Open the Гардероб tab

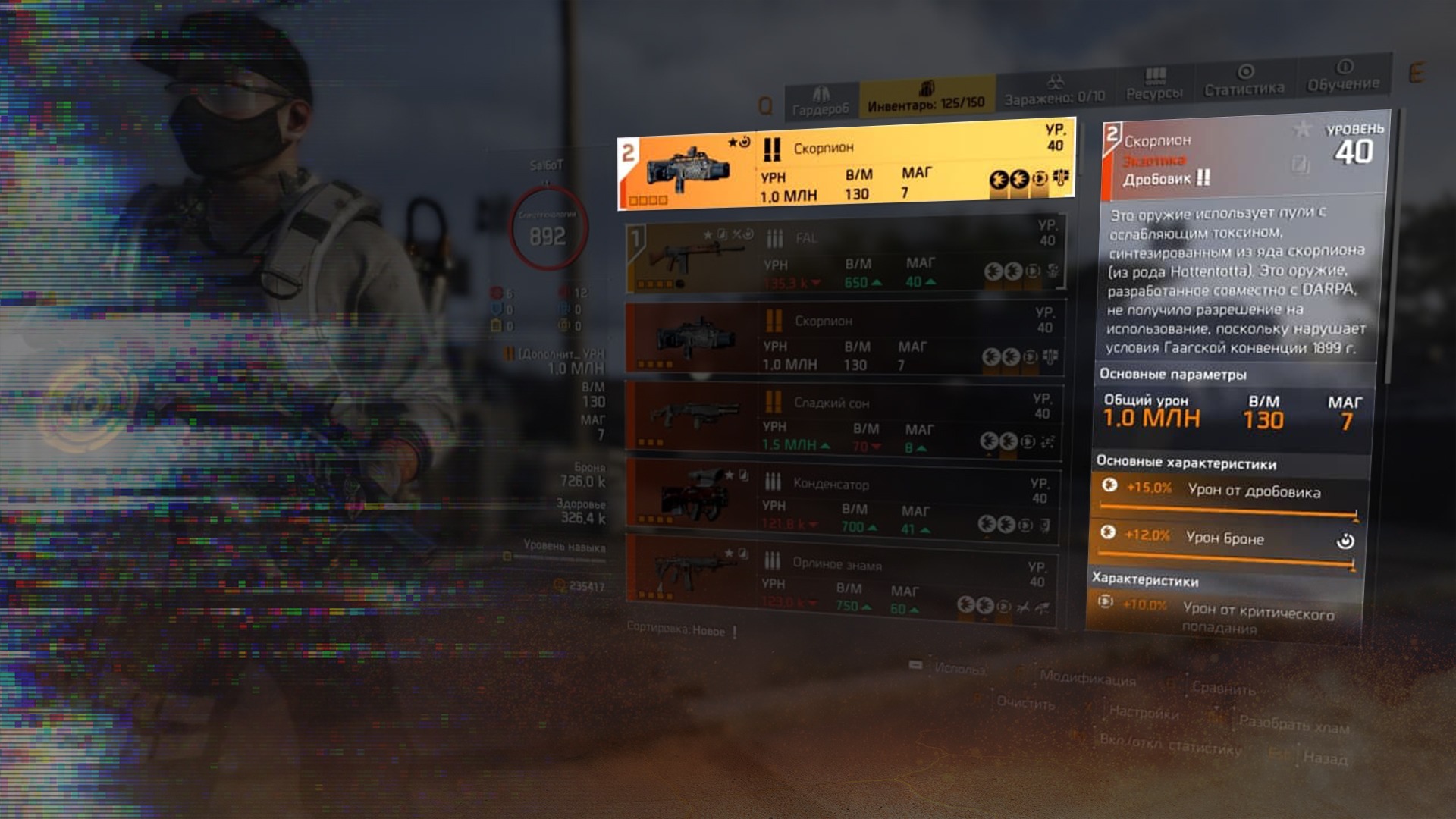(820, 102)
